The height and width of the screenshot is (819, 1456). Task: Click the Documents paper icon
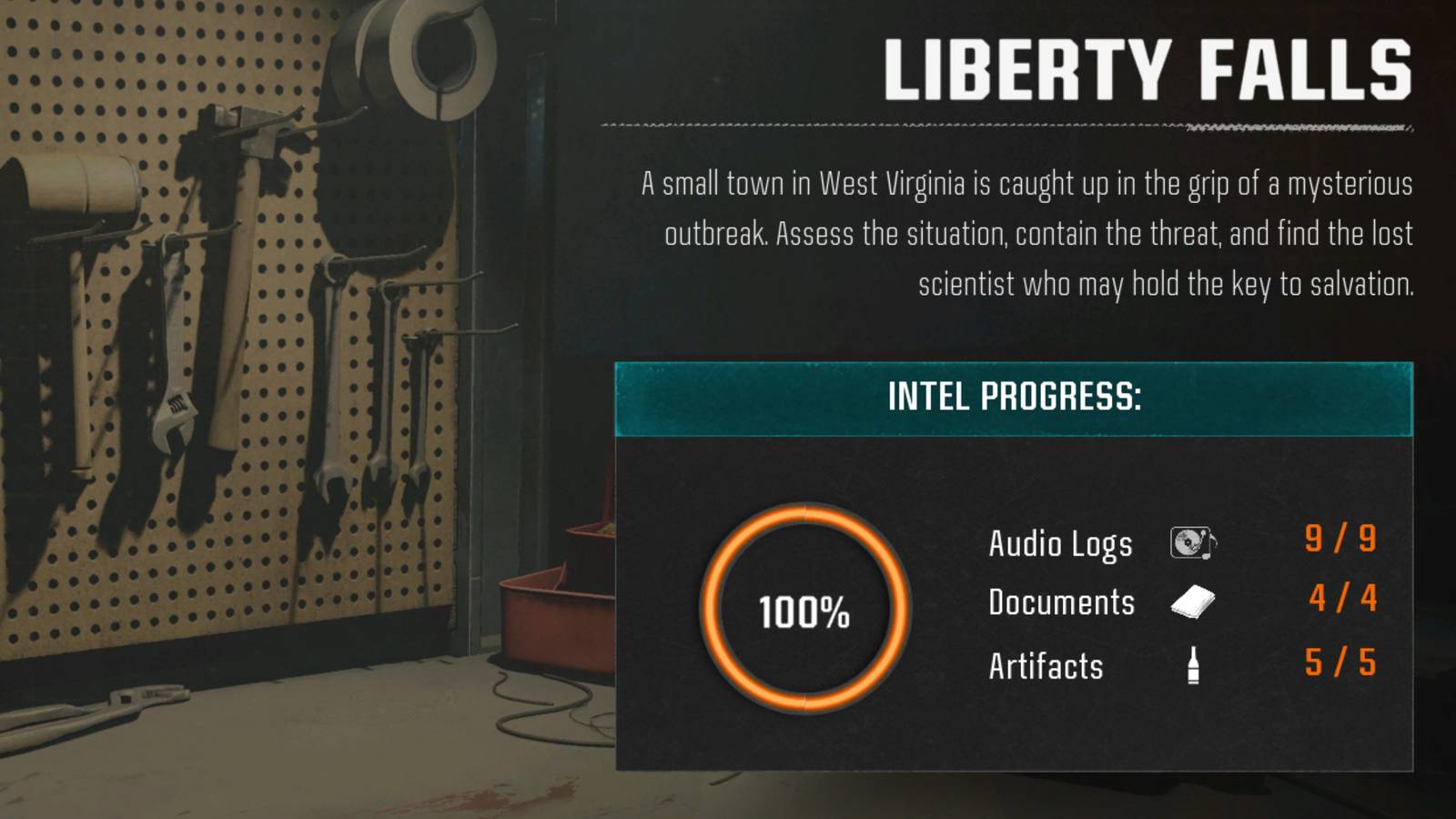(x=1192, y=602)
